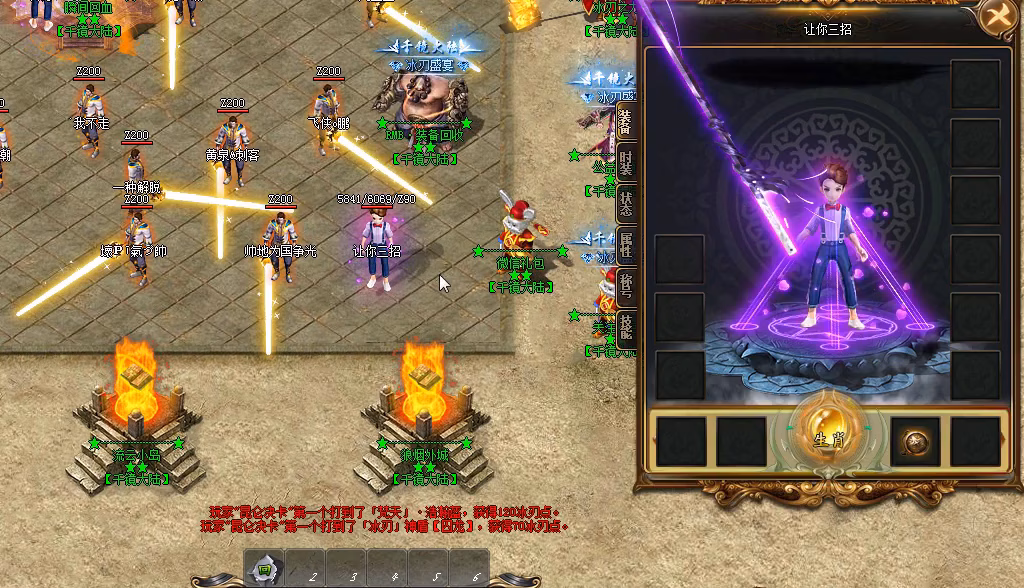Close the character equipment panel

997,17
